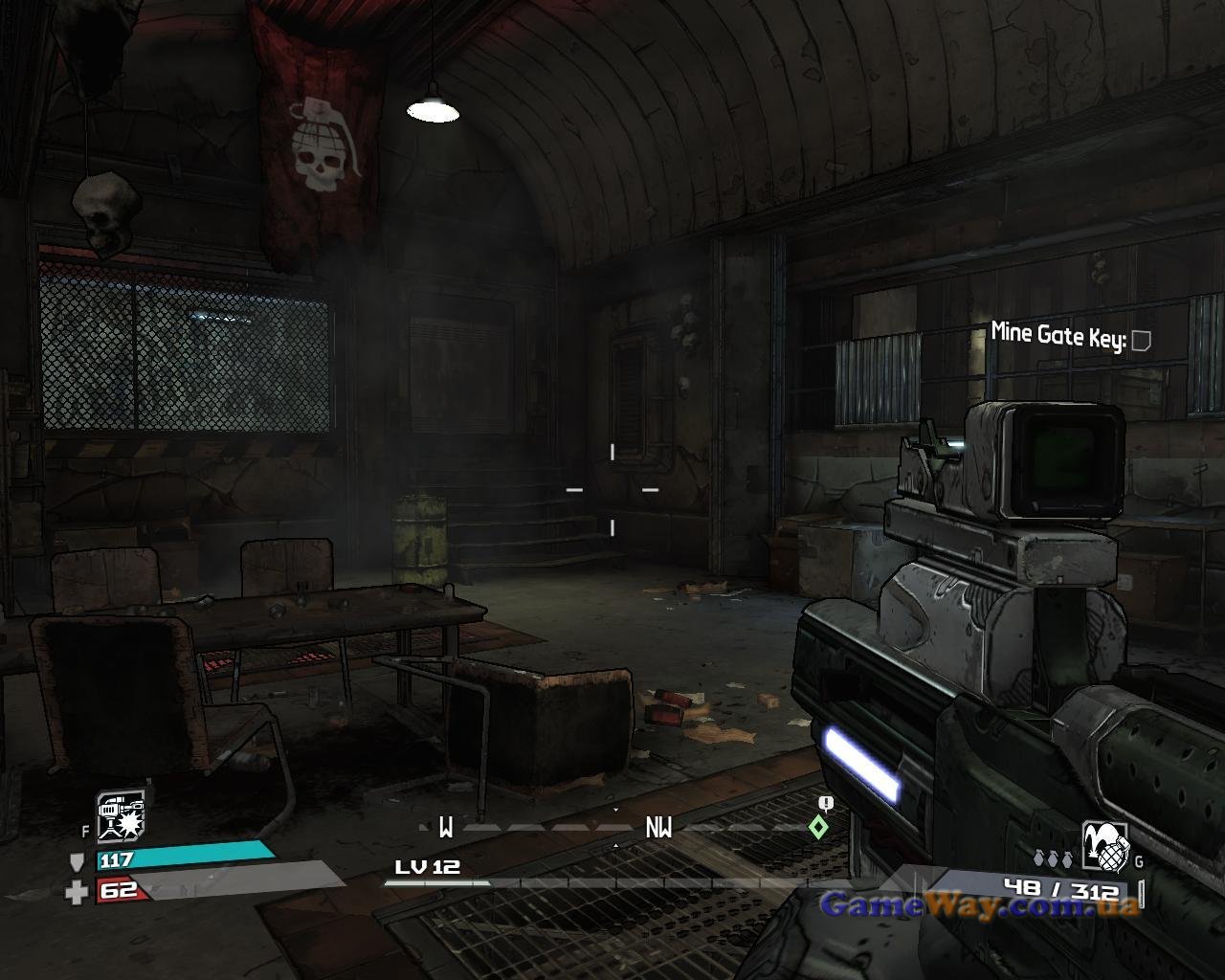Click the shield icon by the blue bar

click(x=78, y=861)
